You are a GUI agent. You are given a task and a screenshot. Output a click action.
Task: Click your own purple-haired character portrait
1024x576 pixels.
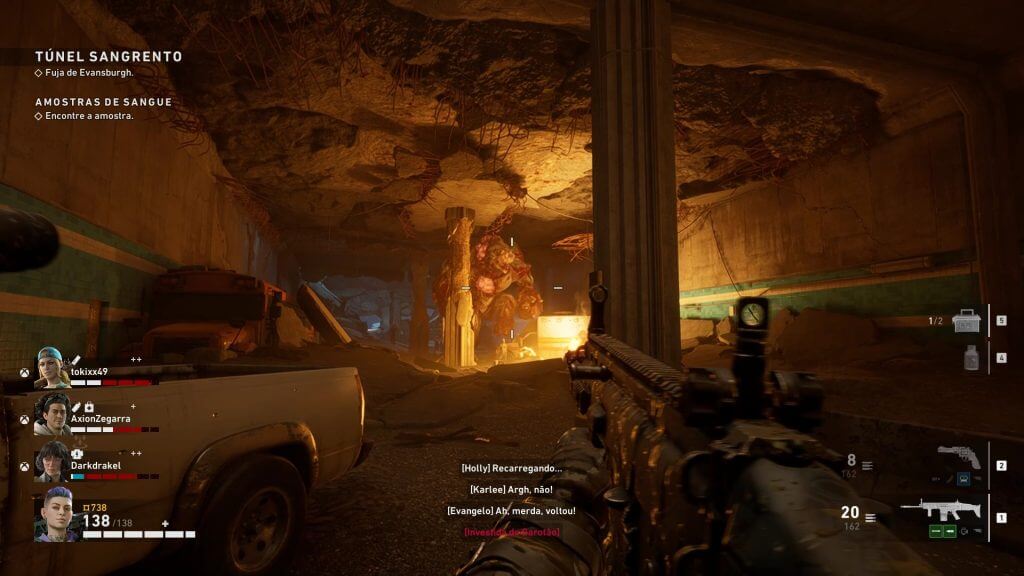[56, 515]
